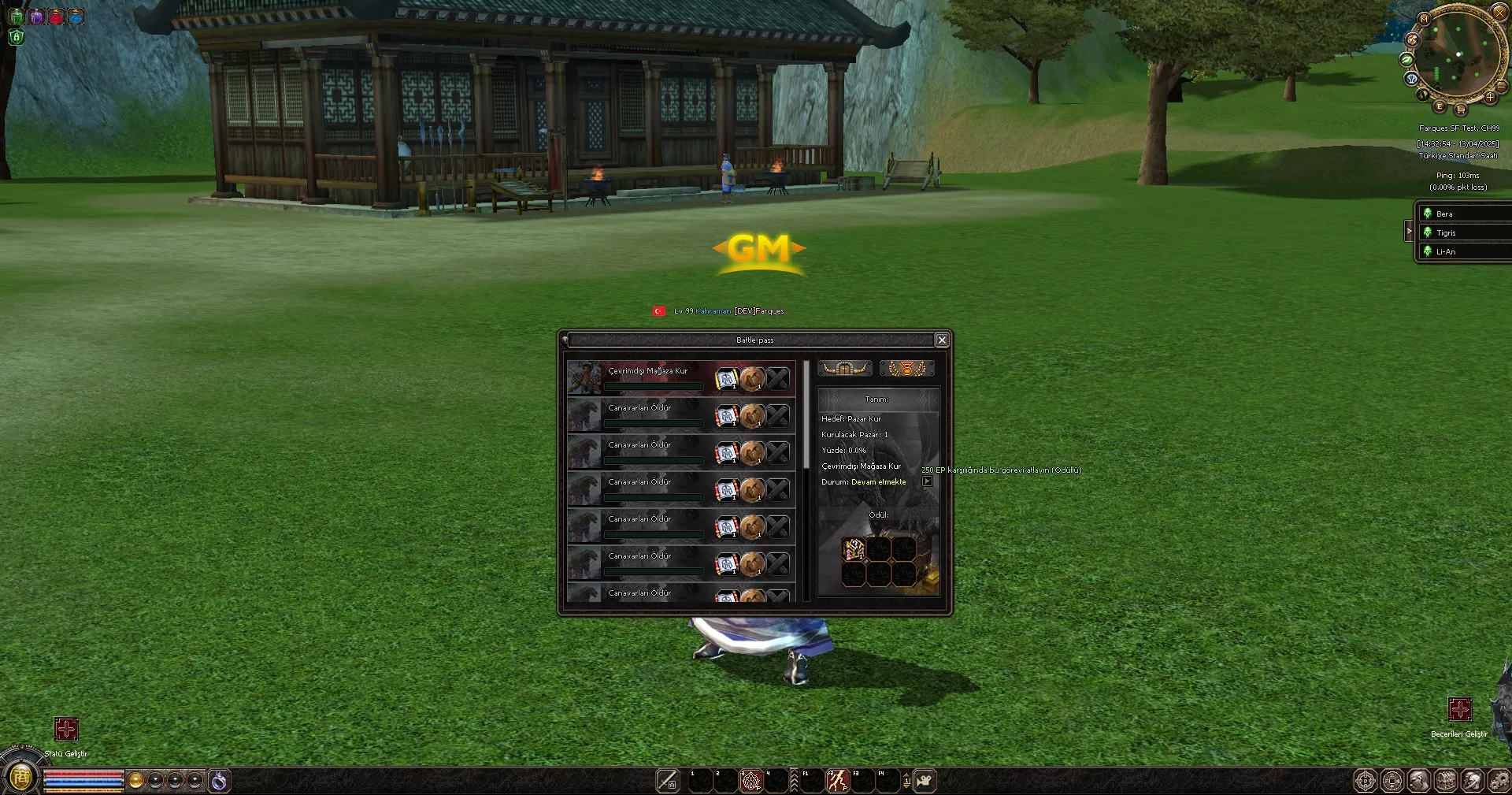Click the coin currency icon at bottom right
1512x795 pixels.
point(1394,781)
